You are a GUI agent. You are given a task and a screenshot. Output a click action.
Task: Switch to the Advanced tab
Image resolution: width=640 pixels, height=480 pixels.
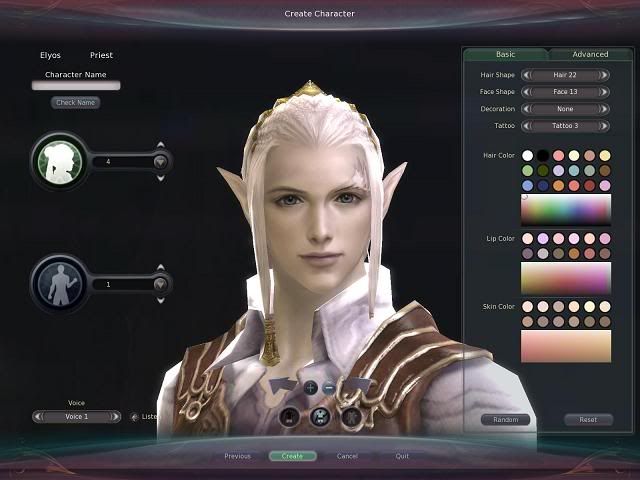[x=590, y=54]
